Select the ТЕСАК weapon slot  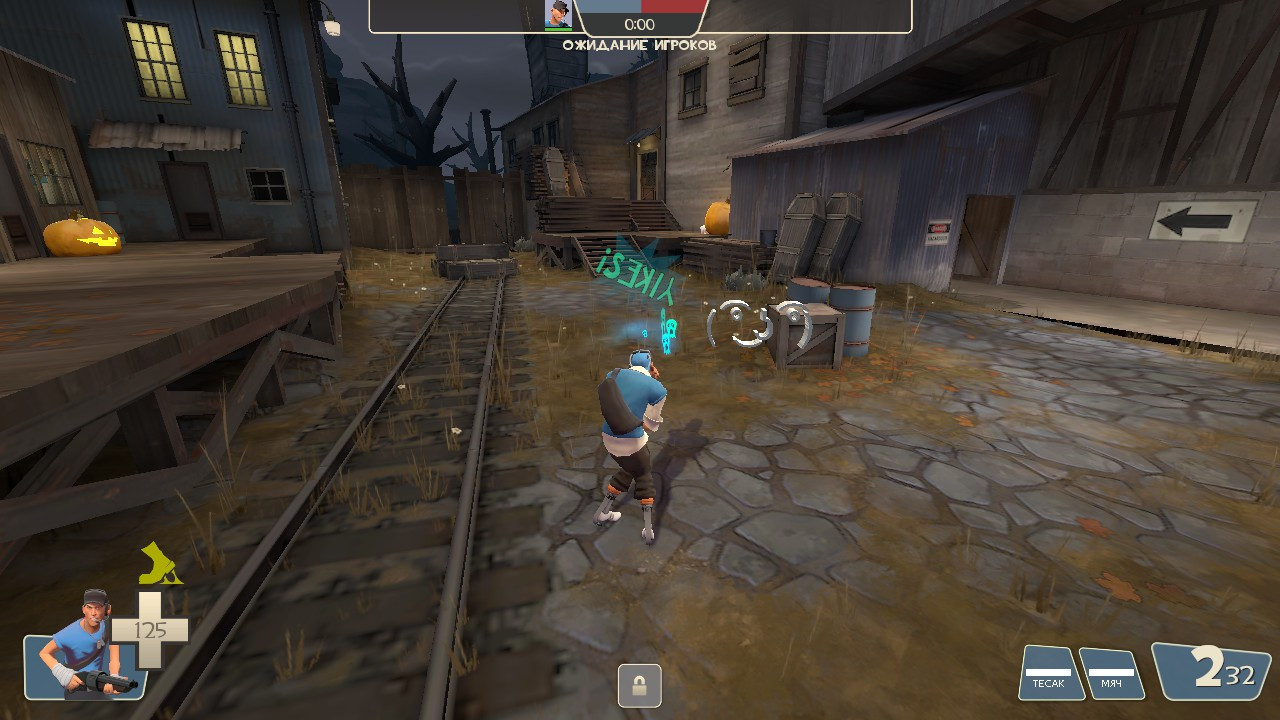click(x=1051, y=673)
